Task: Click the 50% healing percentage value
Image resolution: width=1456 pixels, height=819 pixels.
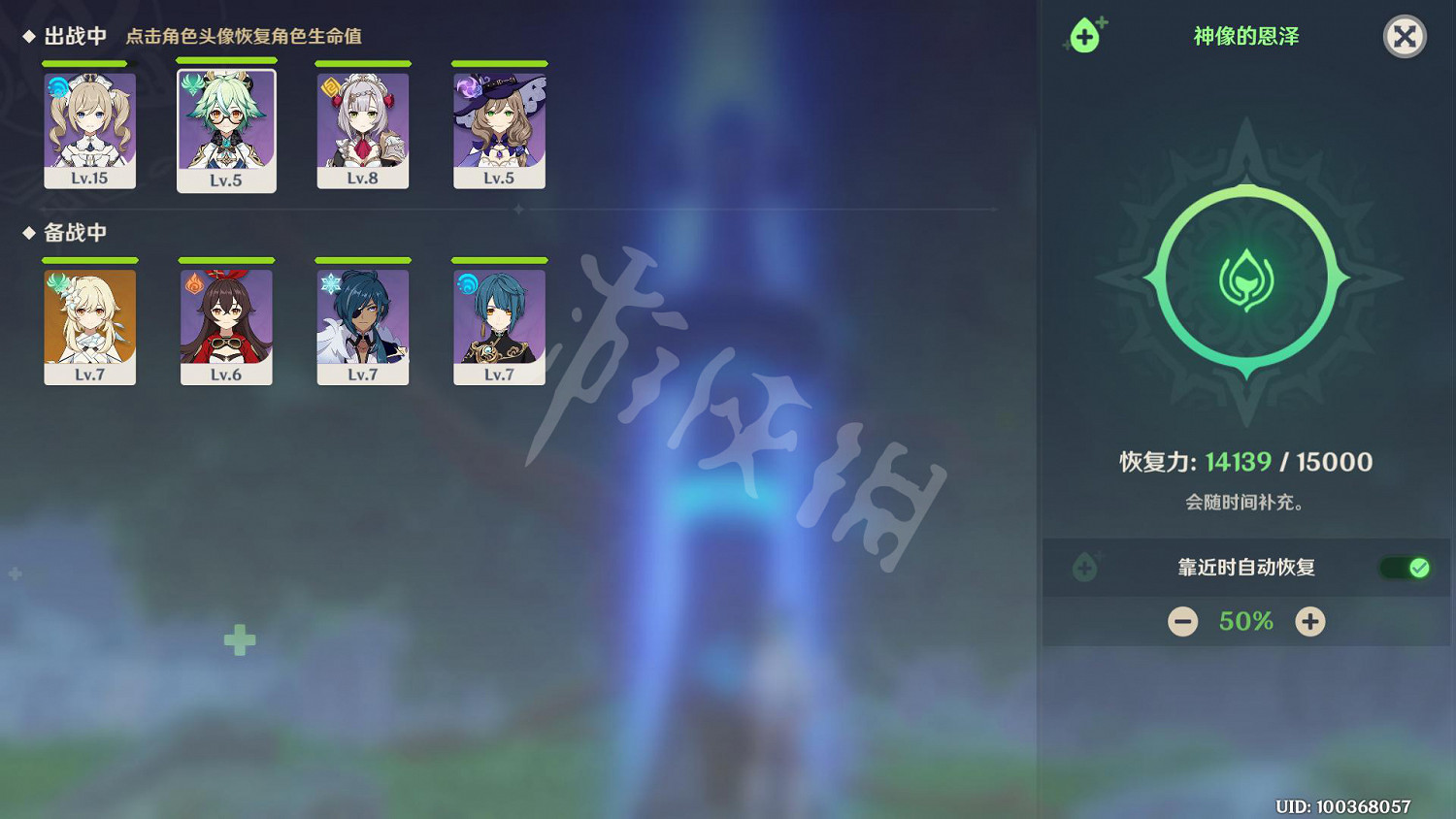Action: tap(1245, 621)
